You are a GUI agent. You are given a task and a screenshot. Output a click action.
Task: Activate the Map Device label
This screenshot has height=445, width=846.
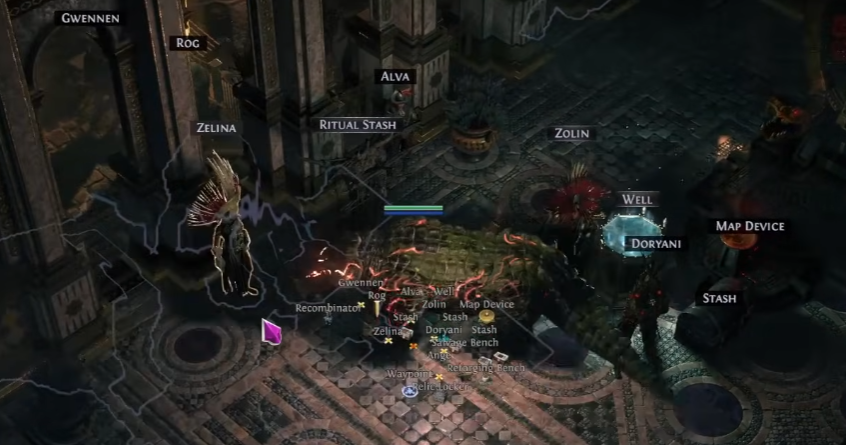(750, 226)
